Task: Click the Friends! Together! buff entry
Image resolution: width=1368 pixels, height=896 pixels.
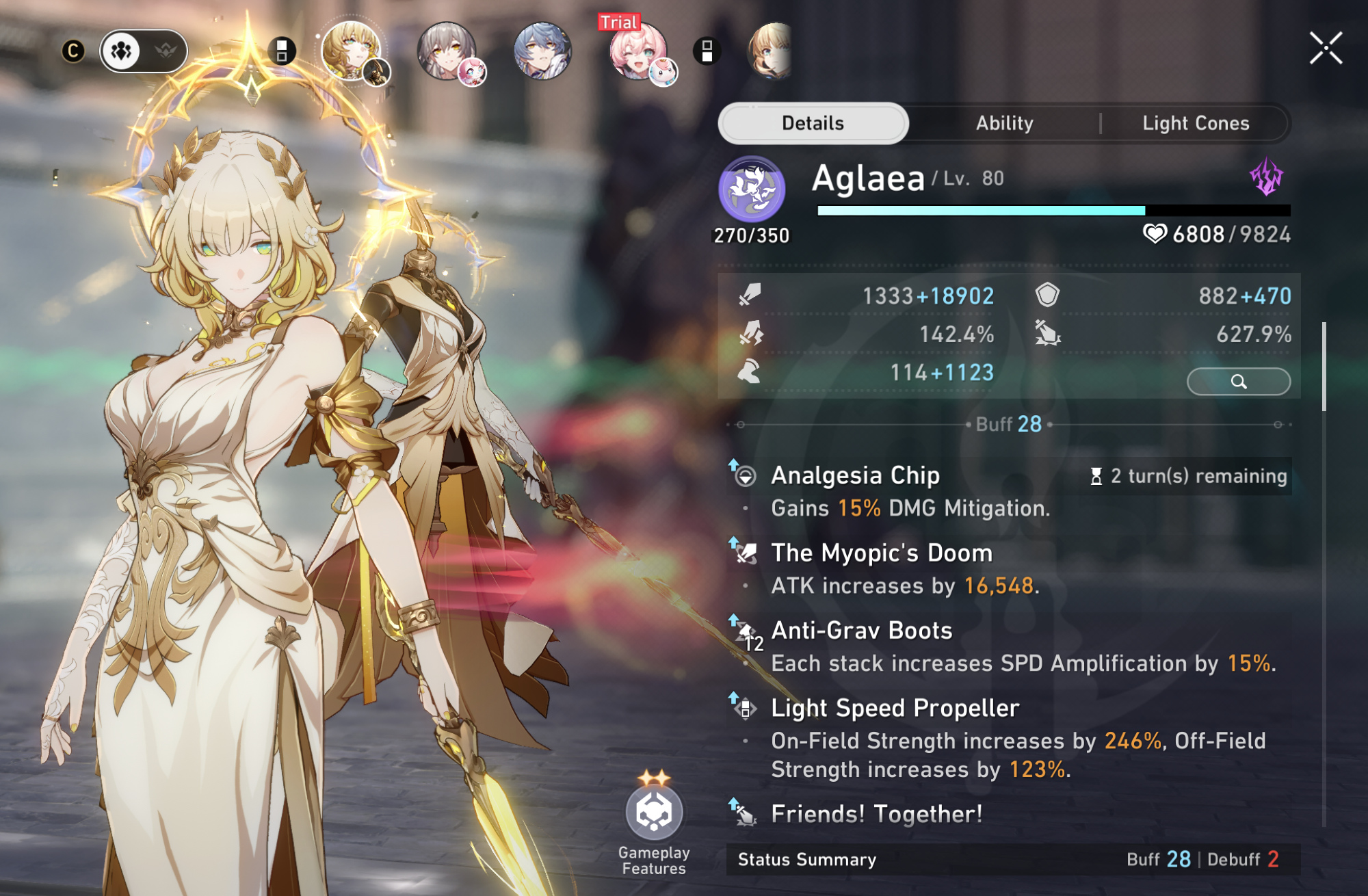Action: point(877,814)
